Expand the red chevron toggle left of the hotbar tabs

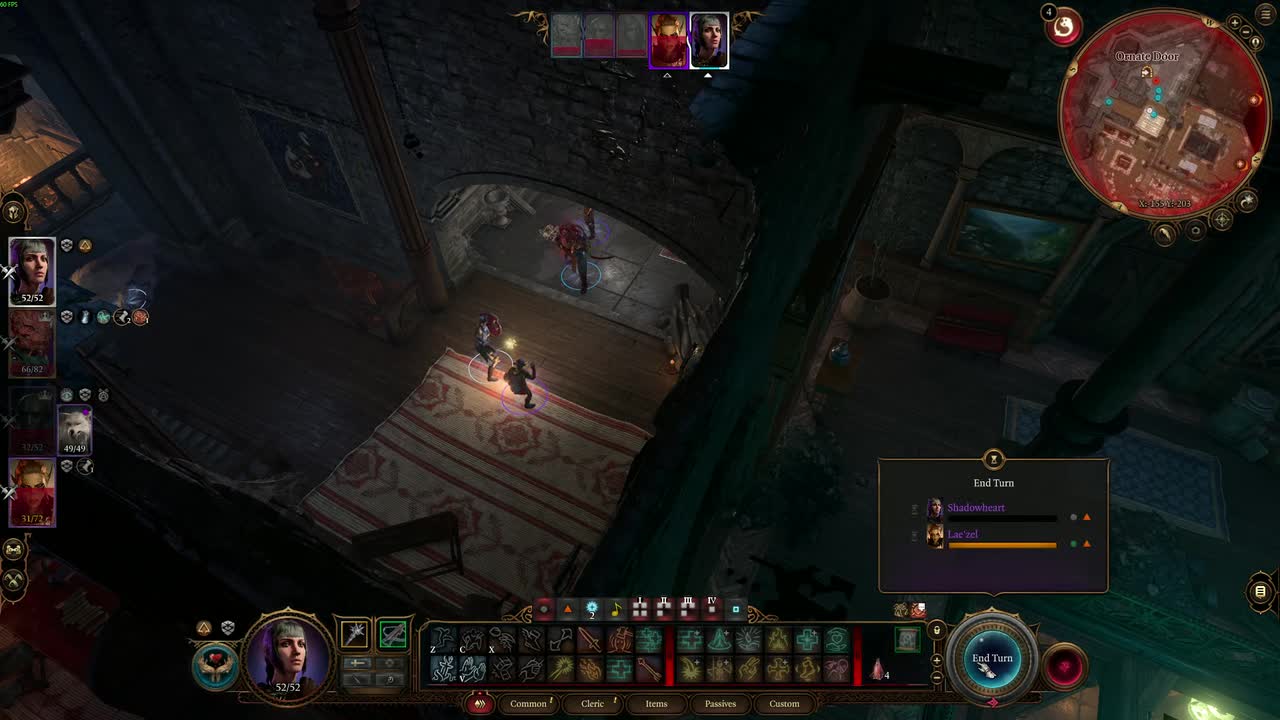[x=479, y=703]
